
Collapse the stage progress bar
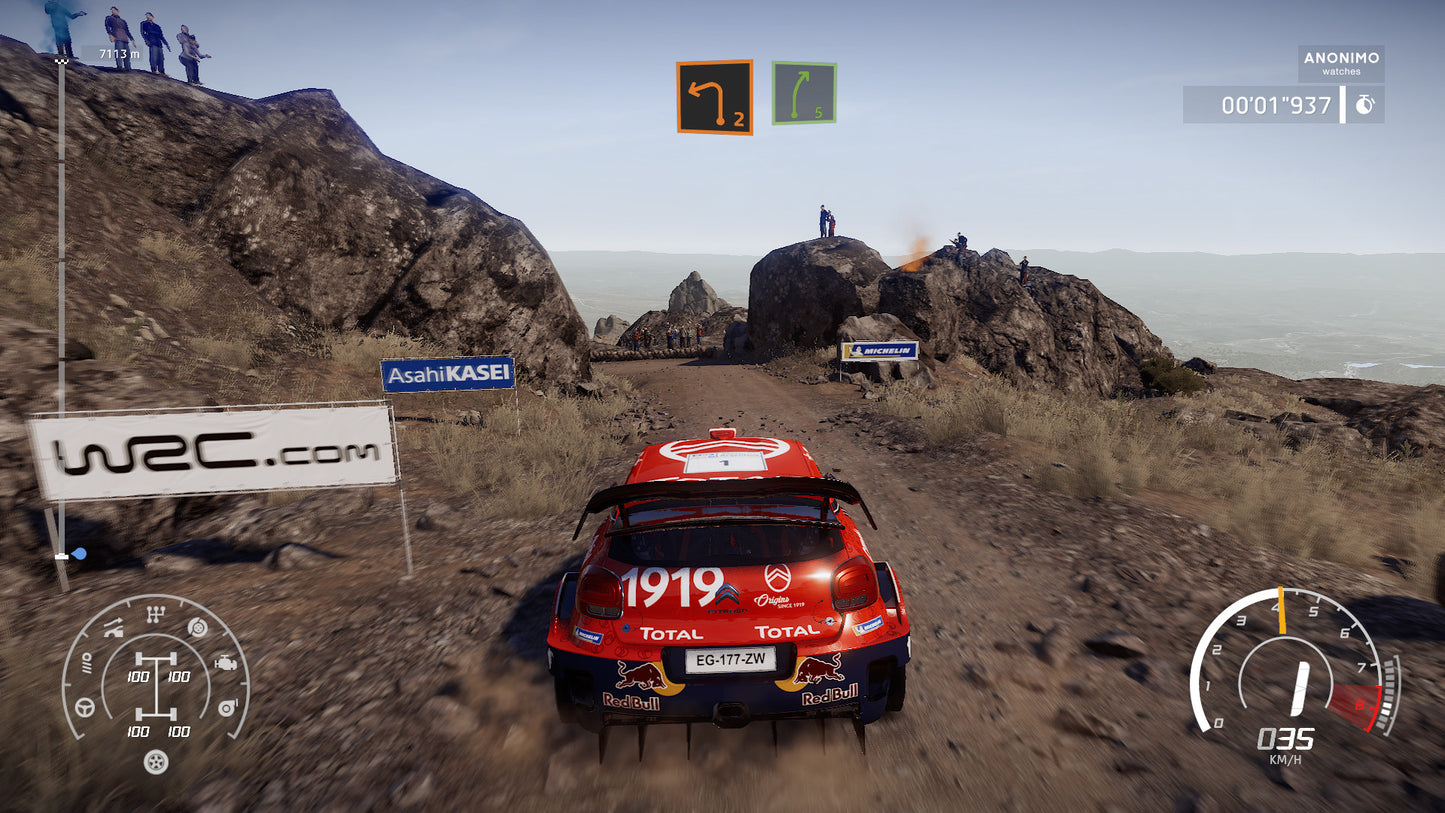click(x=64, y=300)
